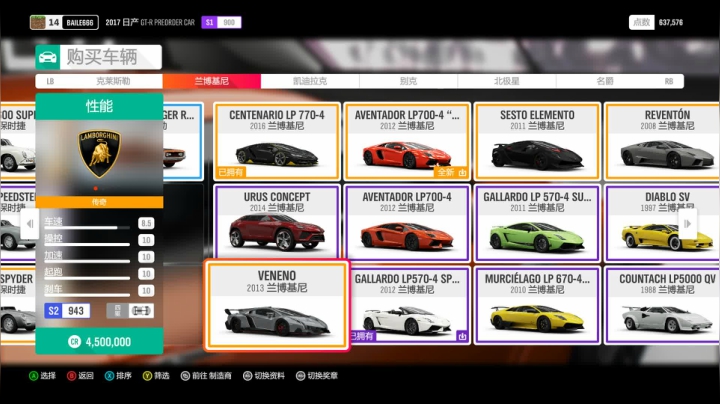Viewport: 720px width, 404px height.
Task: Show the 北极星 manufacturer tab
Action: tap(506, 81)
